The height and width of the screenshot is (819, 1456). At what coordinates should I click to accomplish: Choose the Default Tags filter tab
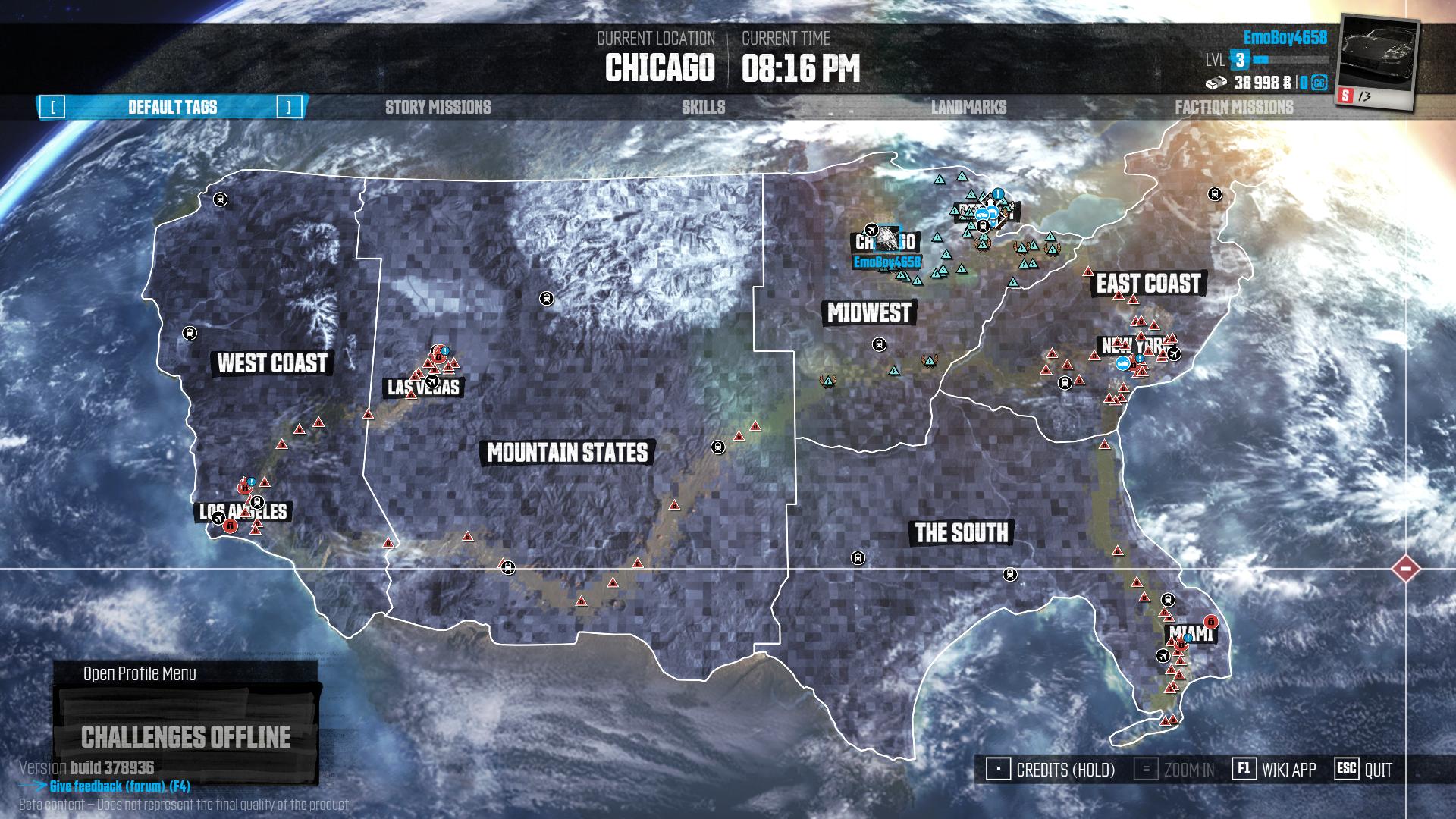click(172, 108)
